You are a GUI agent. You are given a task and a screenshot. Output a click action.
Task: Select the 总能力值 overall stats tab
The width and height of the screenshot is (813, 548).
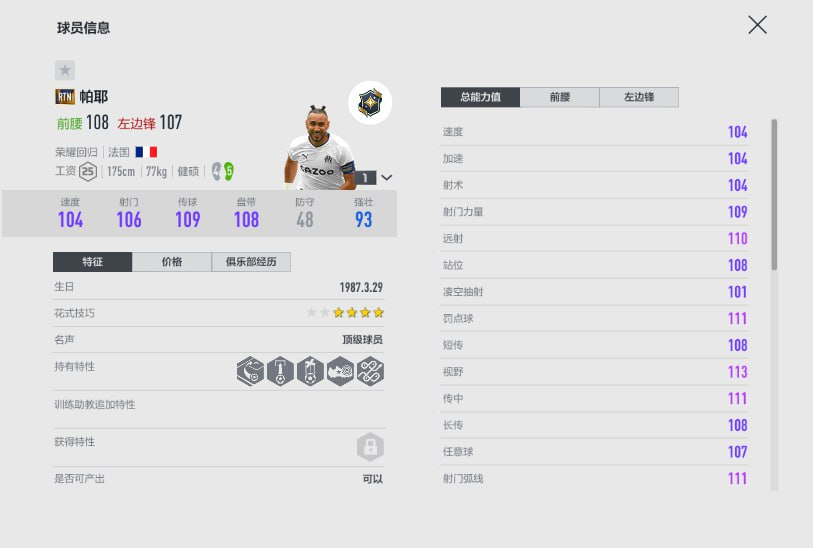coord(480,97)
